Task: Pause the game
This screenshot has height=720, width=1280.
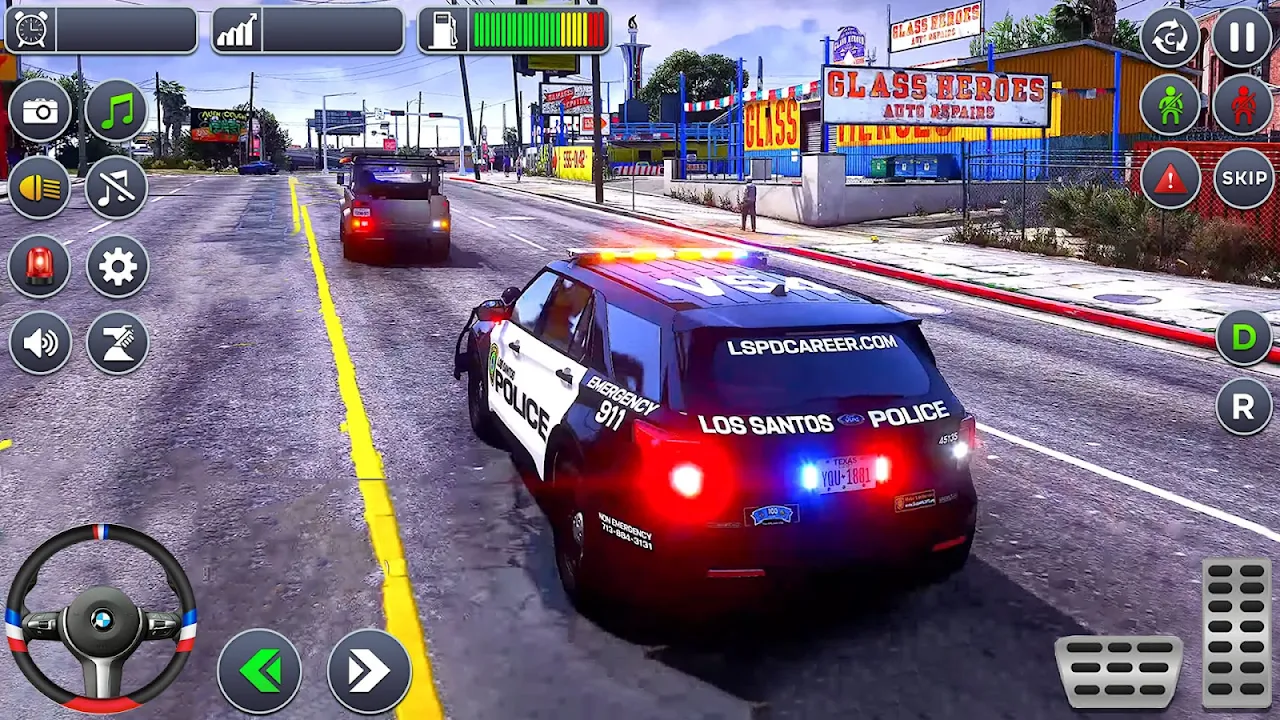Action: coord(1243,37)
